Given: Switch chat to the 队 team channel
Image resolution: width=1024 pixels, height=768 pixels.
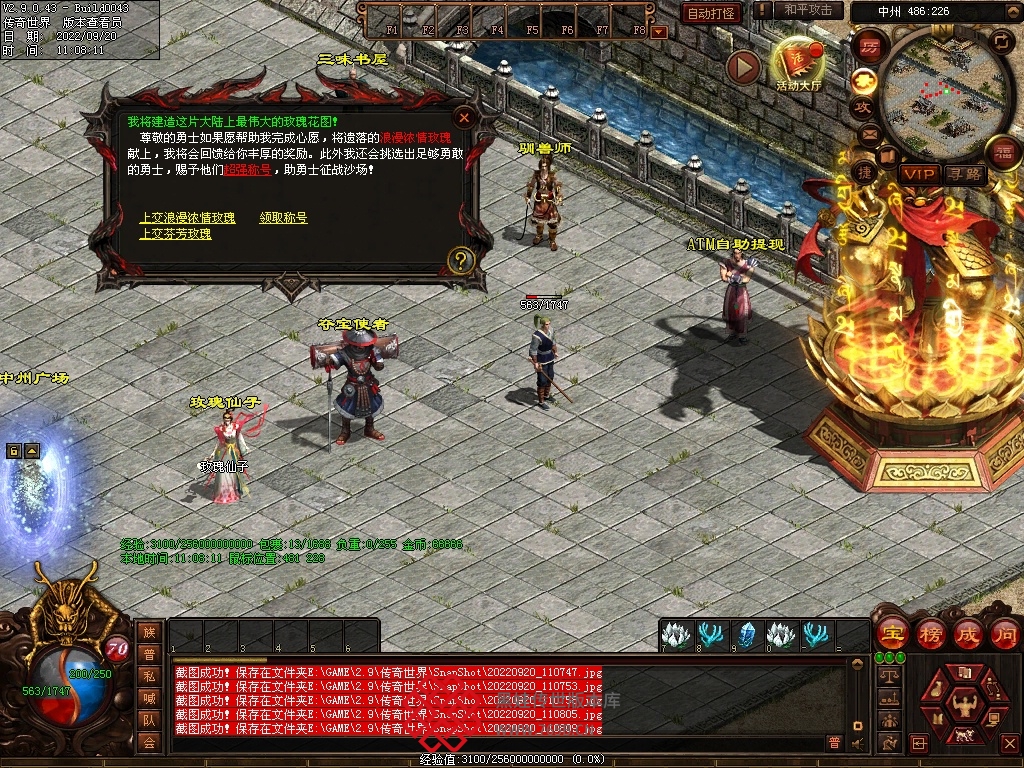Looking at the screenshot, I should click(x=149, y=719).
